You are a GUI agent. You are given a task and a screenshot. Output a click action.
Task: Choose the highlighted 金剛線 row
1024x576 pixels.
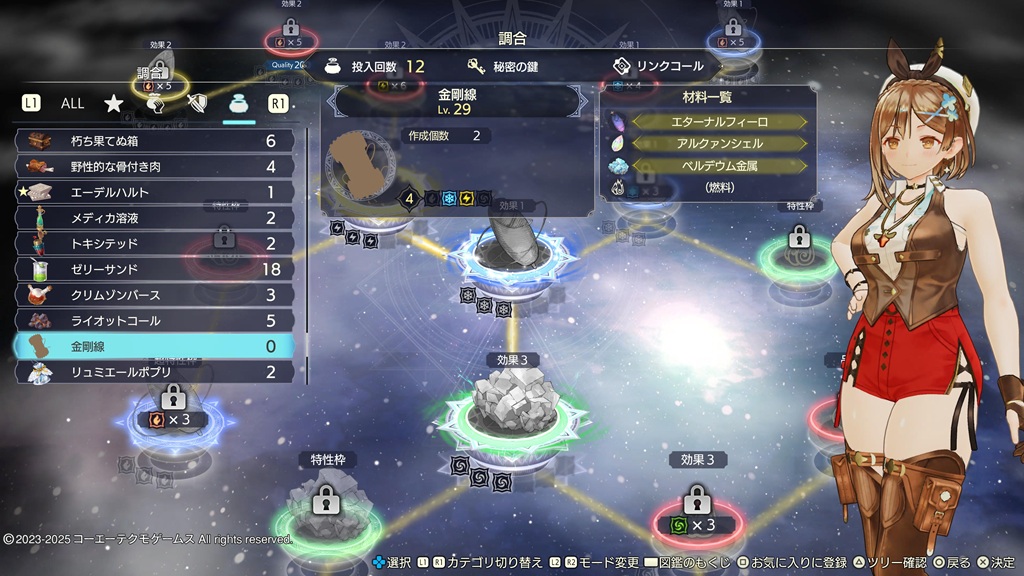click(x=154, y=346)
